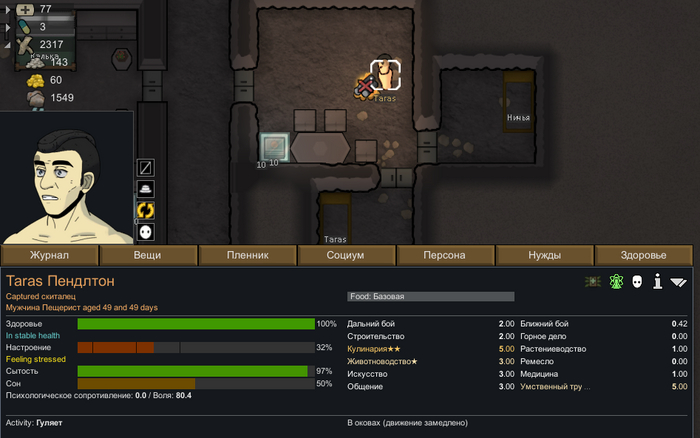
Task: Click the info "i" icon
Action: coord(658,282)
